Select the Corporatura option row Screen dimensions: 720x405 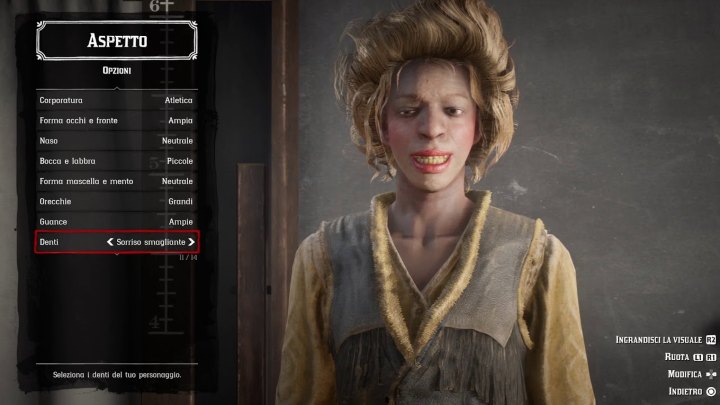pos(116,101)
